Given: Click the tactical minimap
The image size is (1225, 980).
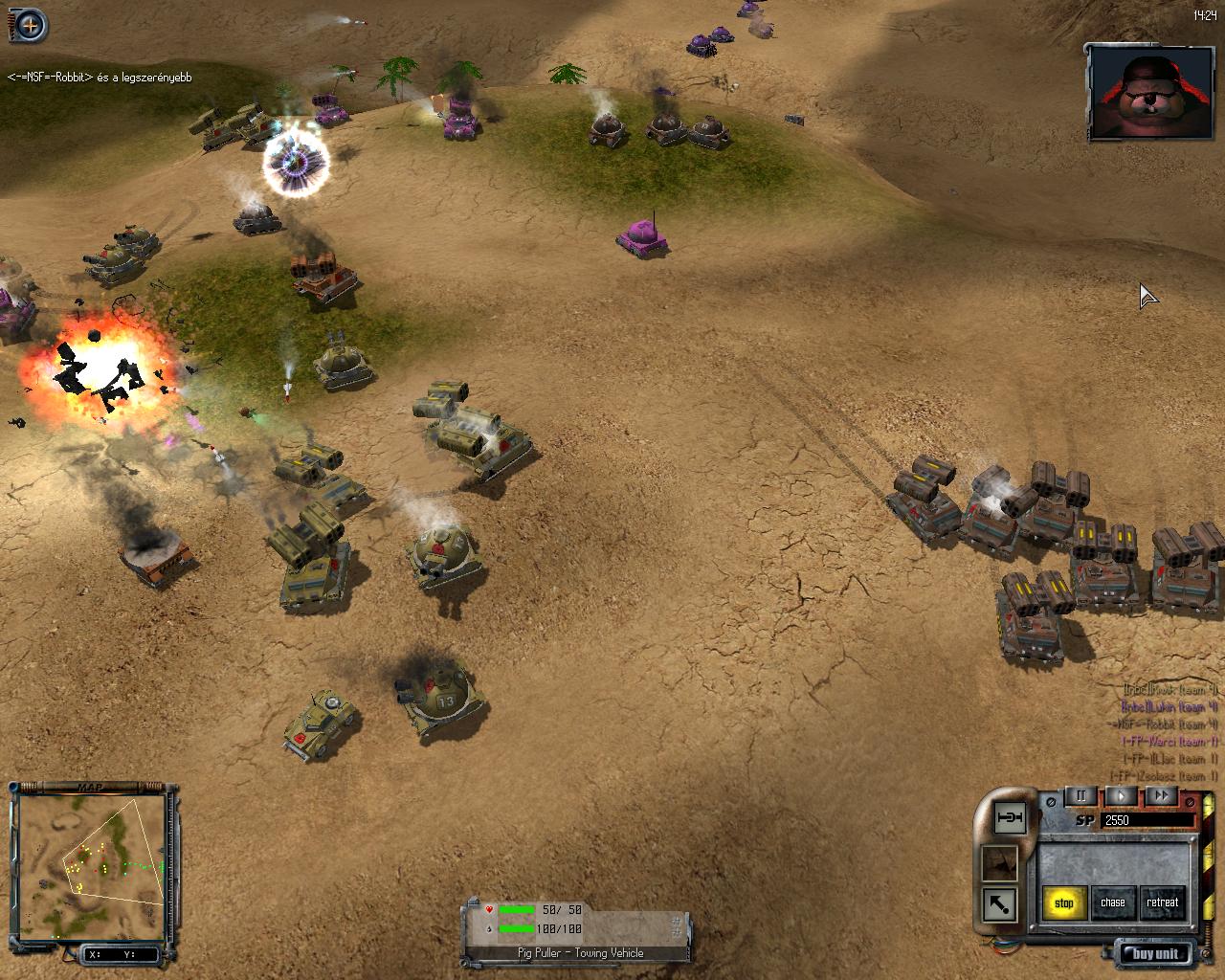Looking at the screenshot, I should pyautogui.click(x=92, y=863).
